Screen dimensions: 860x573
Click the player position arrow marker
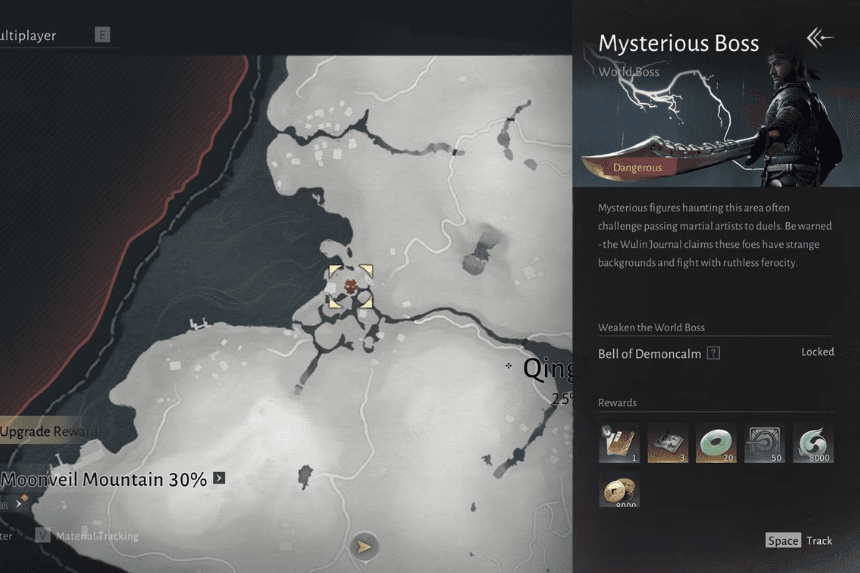coord(365,546)
